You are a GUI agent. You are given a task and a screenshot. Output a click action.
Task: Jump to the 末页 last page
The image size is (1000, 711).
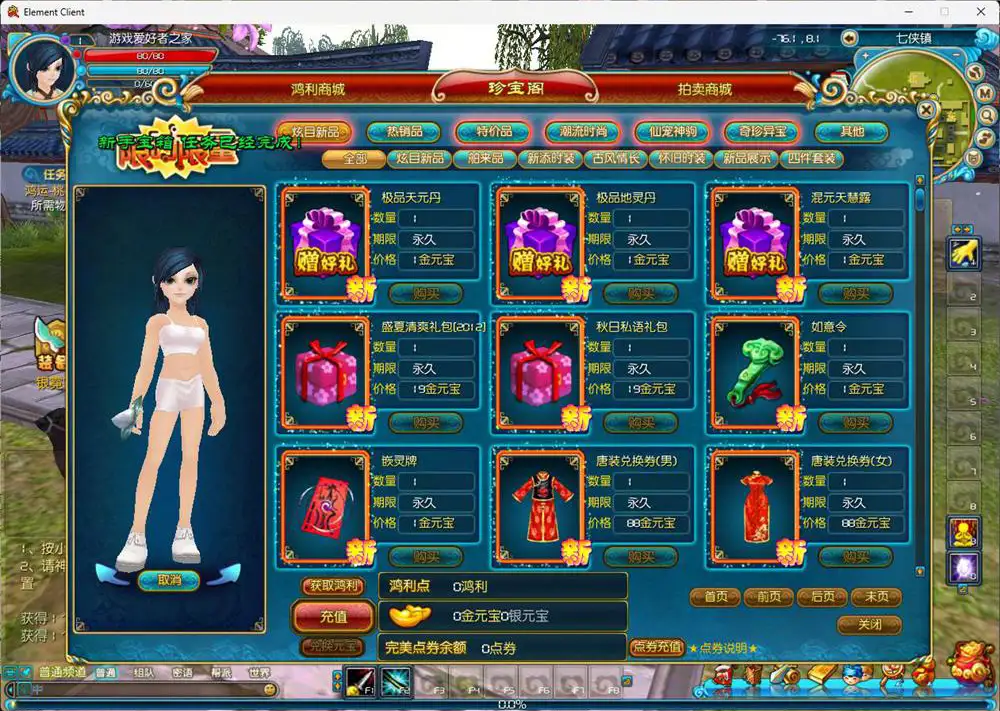click(x=876, y=597)
